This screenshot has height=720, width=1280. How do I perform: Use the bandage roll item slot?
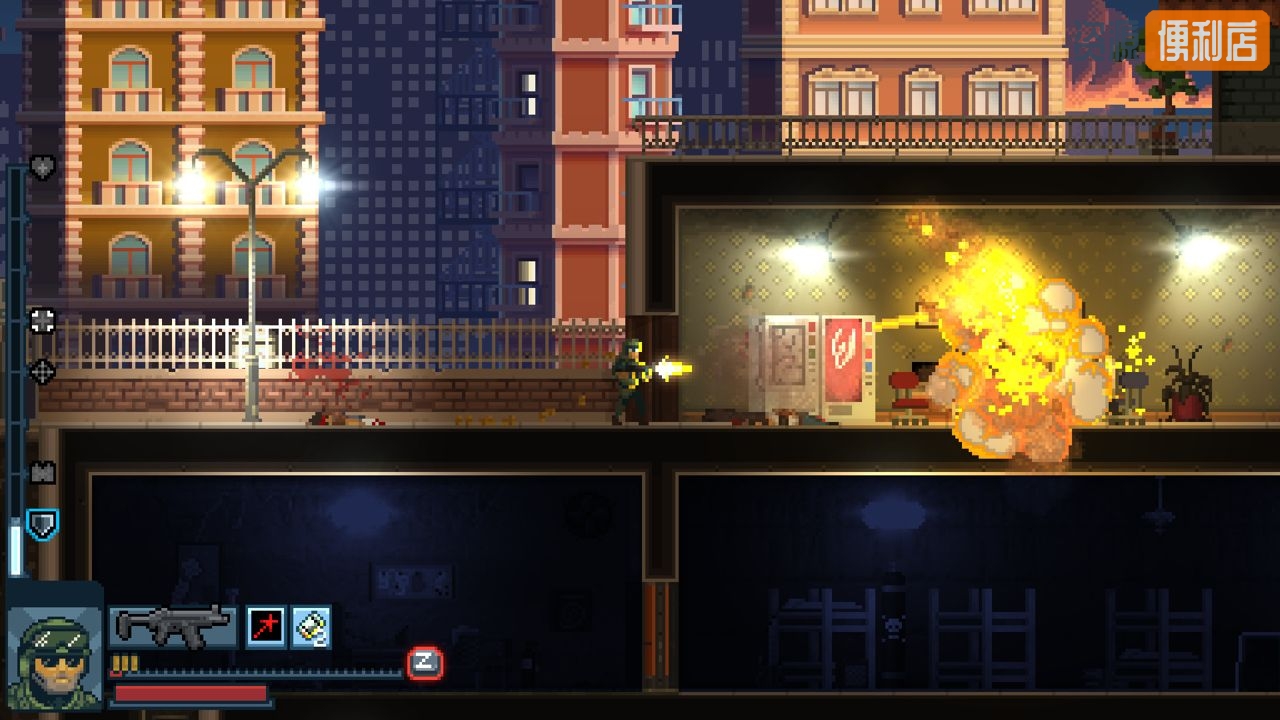point(312,627)
